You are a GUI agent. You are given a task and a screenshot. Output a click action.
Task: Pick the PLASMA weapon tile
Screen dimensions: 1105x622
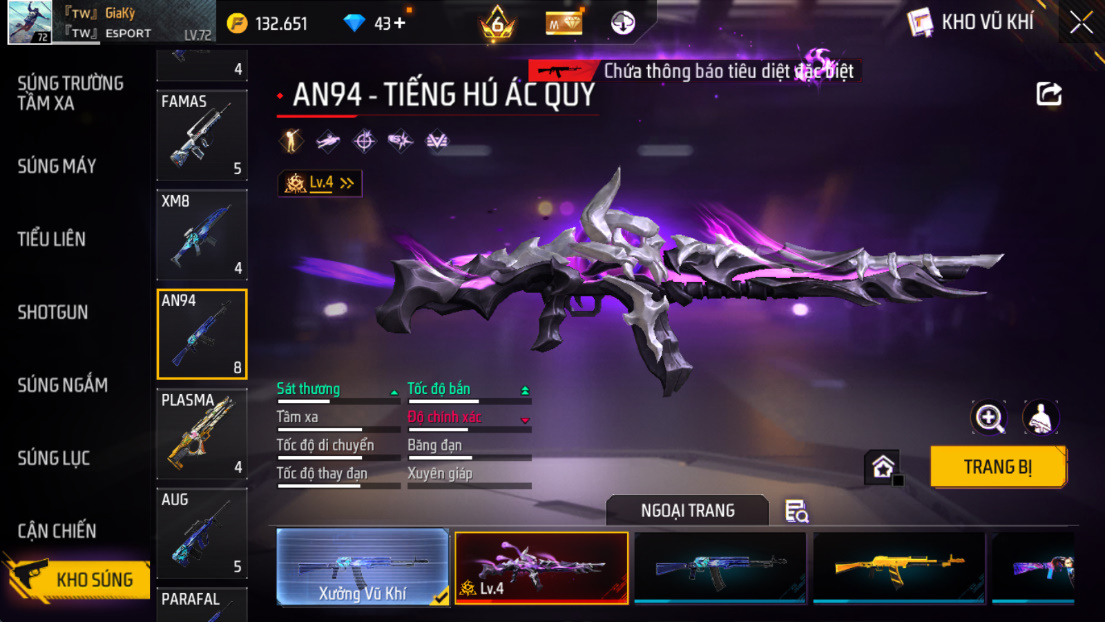click(x=201, y=434)
